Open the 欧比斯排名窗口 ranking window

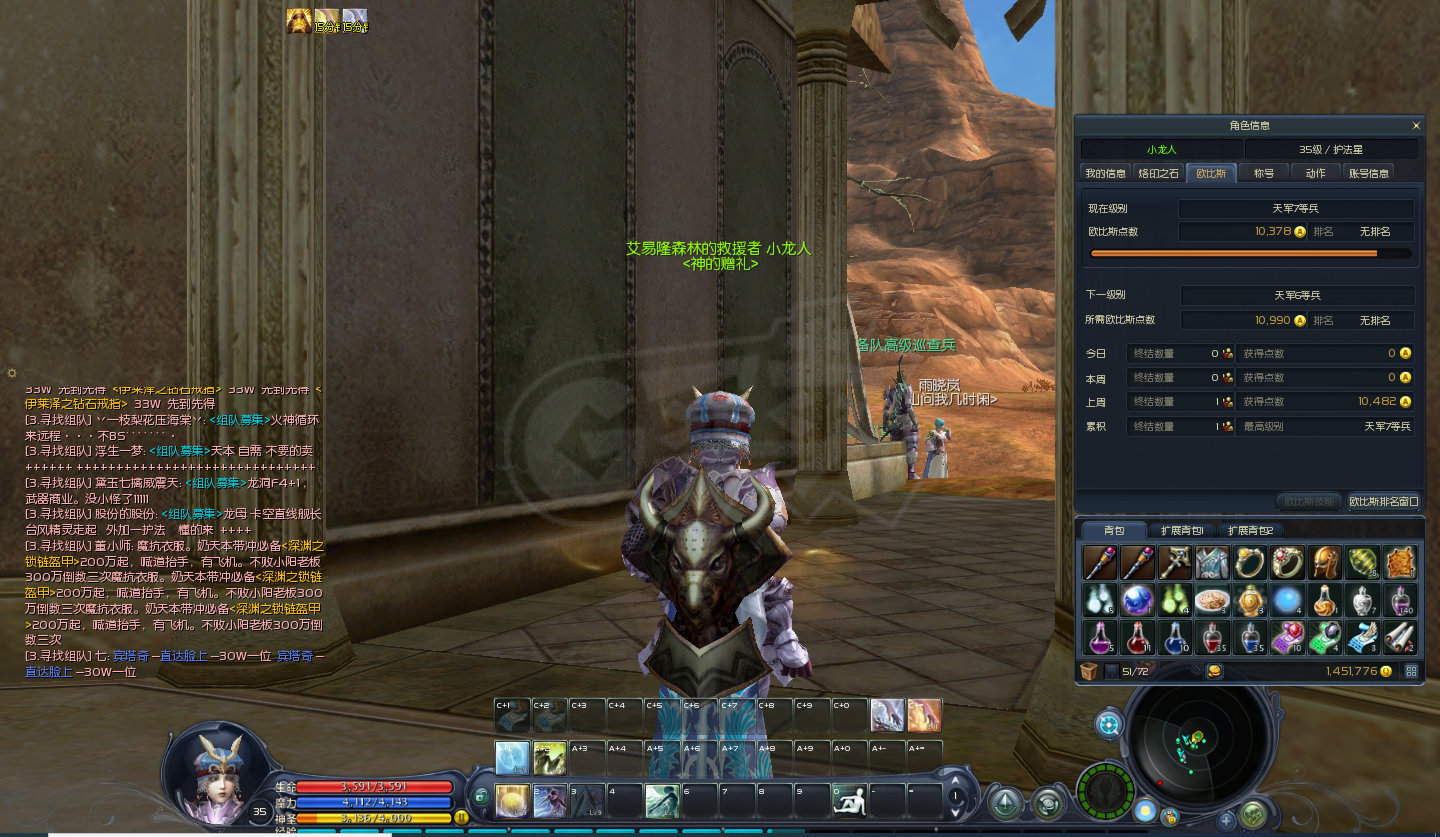tap(1384, 501)
